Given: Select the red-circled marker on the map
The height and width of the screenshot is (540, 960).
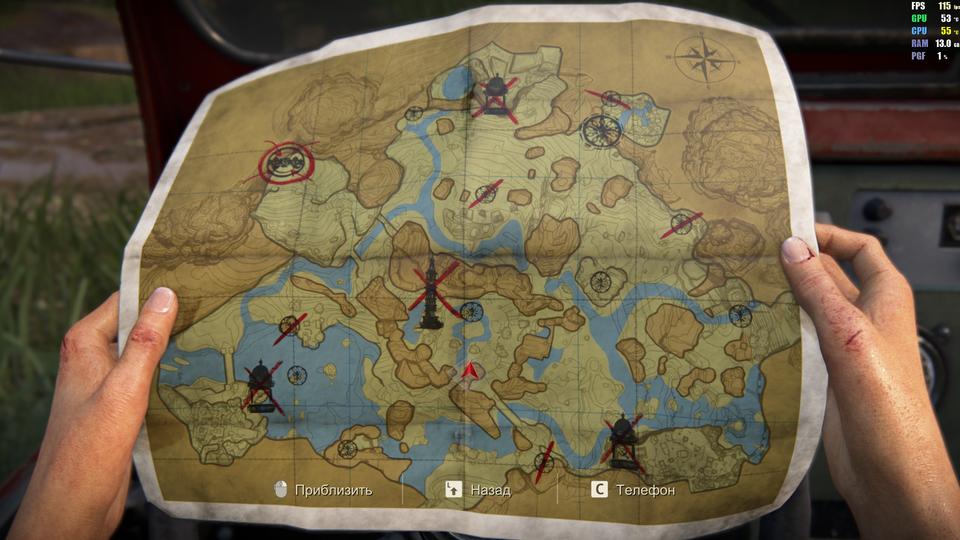Looking at the screenshot, I should point(287,162).
